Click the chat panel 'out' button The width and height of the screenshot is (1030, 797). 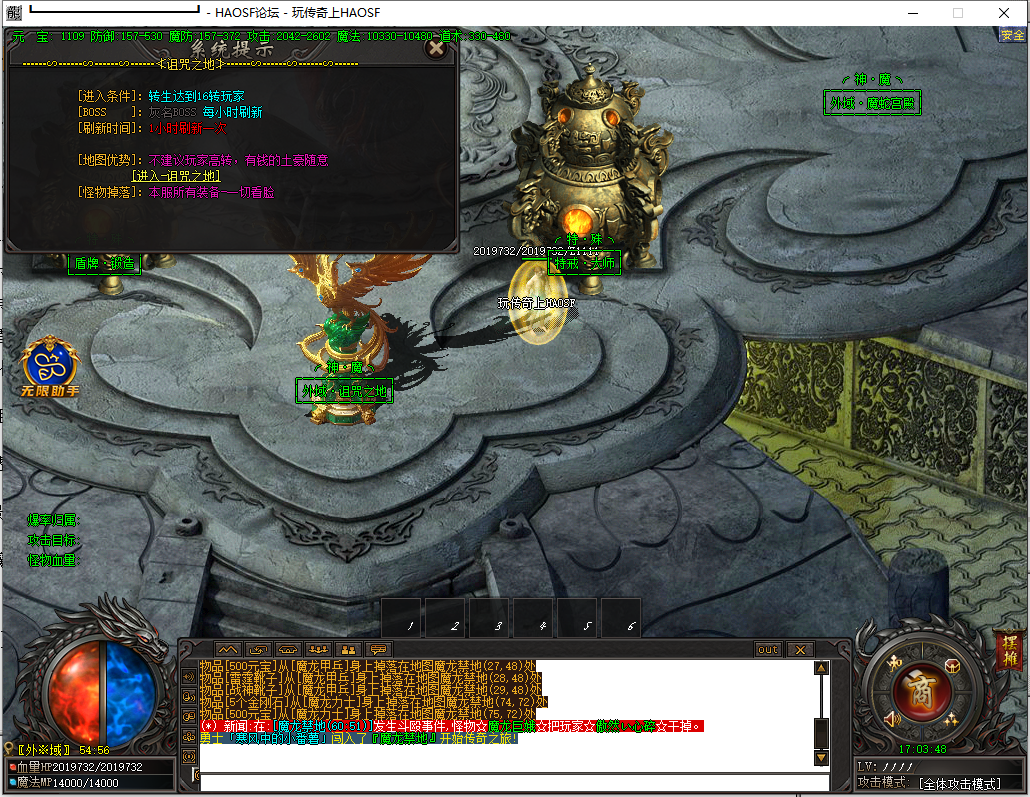[768, 649]
